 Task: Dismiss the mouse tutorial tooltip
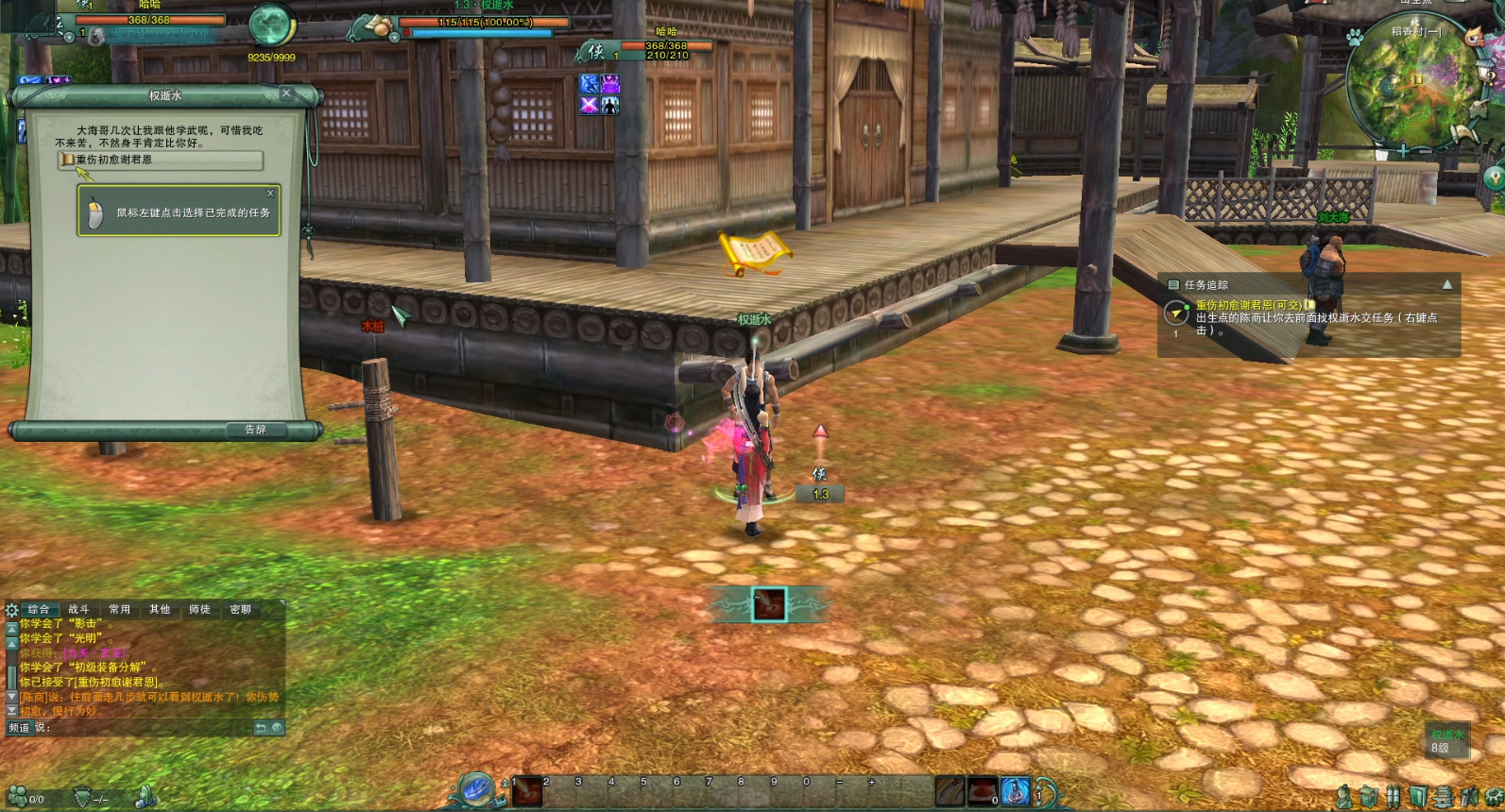click(x=270, y=194)
